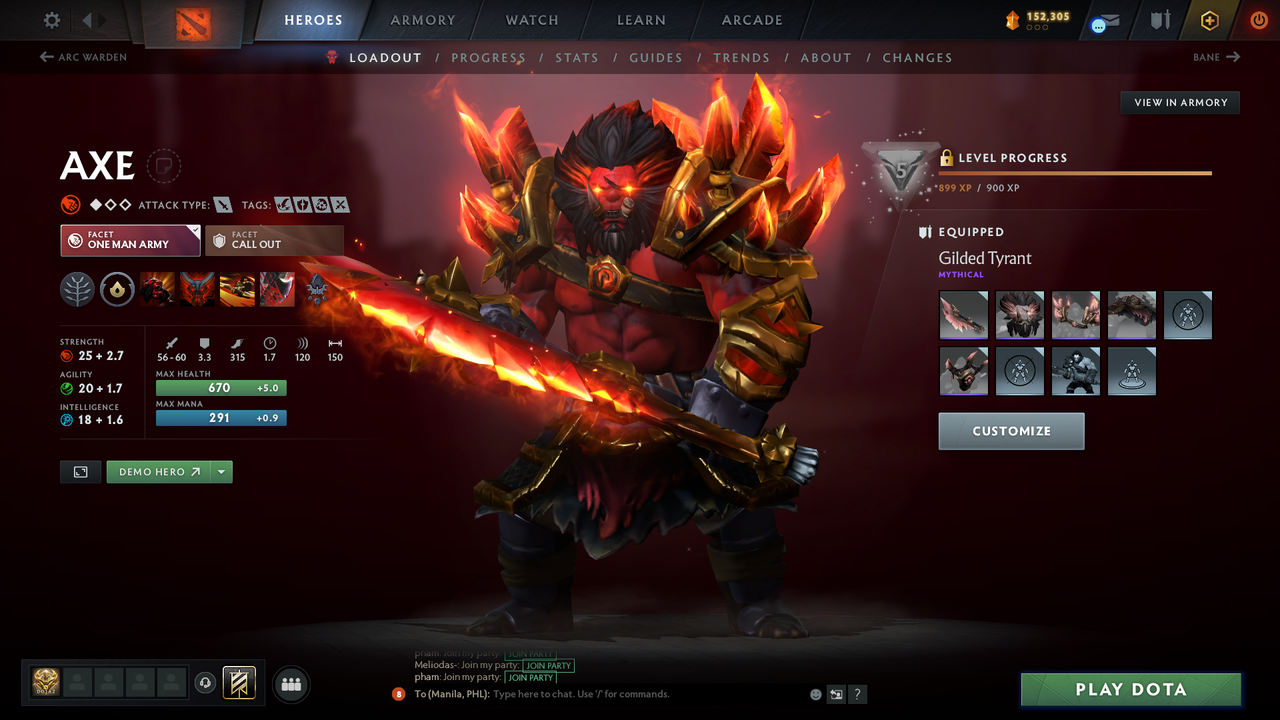Viewport: 1280px width, 720px height.
Task: Click Meliodas's JOIN PARTY link
Action: [548, 665]
